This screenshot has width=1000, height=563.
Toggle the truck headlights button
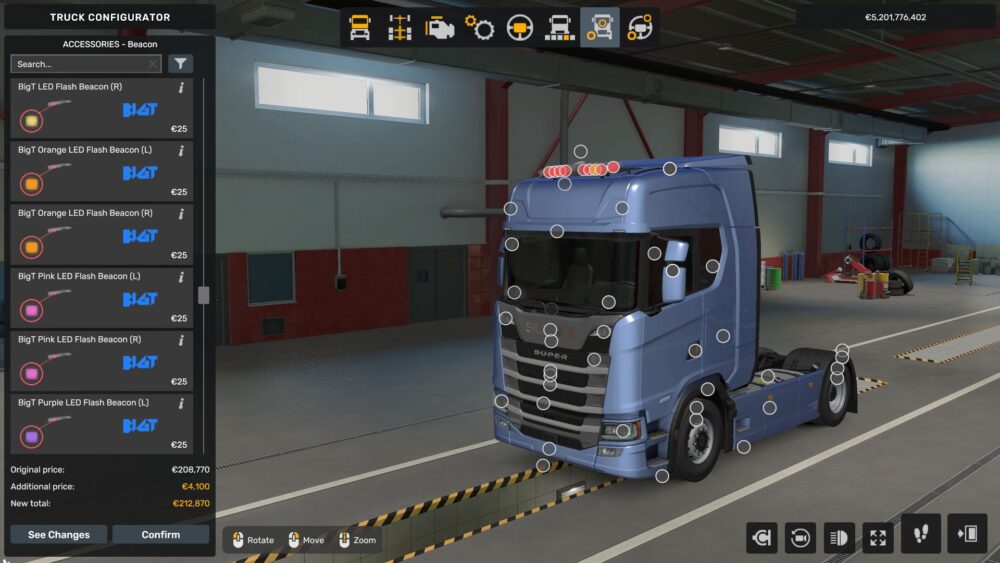click(839, 537)
